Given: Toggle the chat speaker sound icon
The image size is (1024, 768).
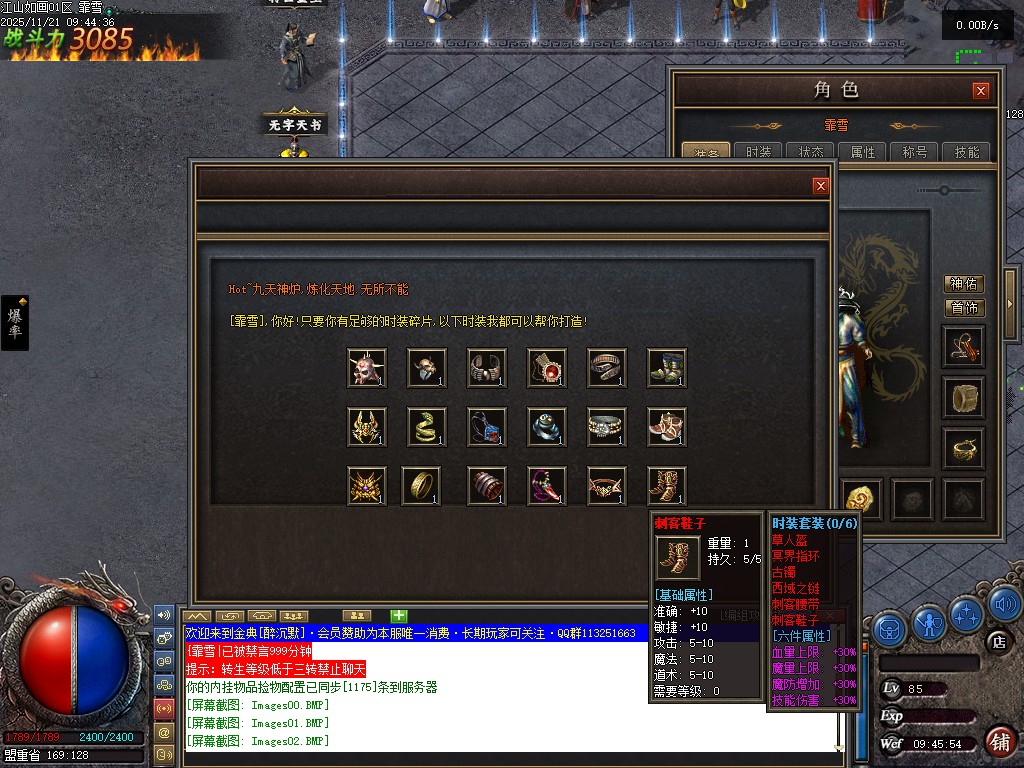Looking at the screenshot, I should click(x=164, y=614).
